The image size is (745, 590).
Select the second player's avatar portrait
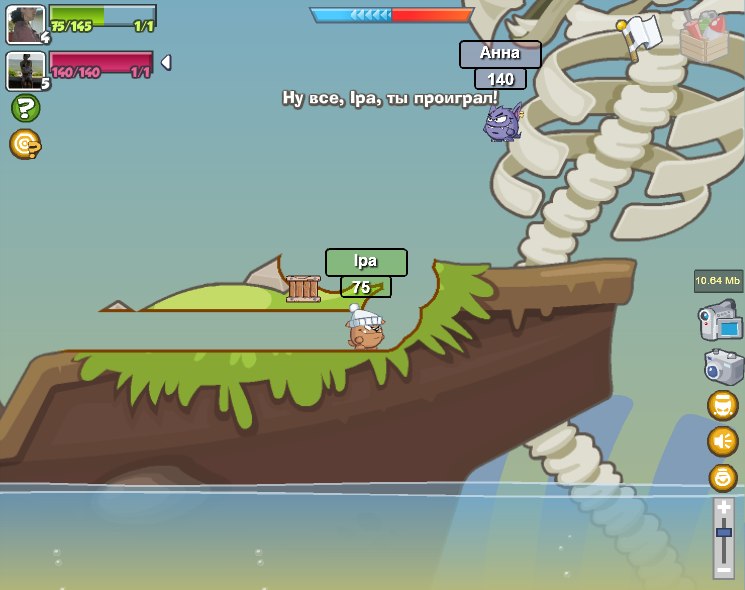25,70
